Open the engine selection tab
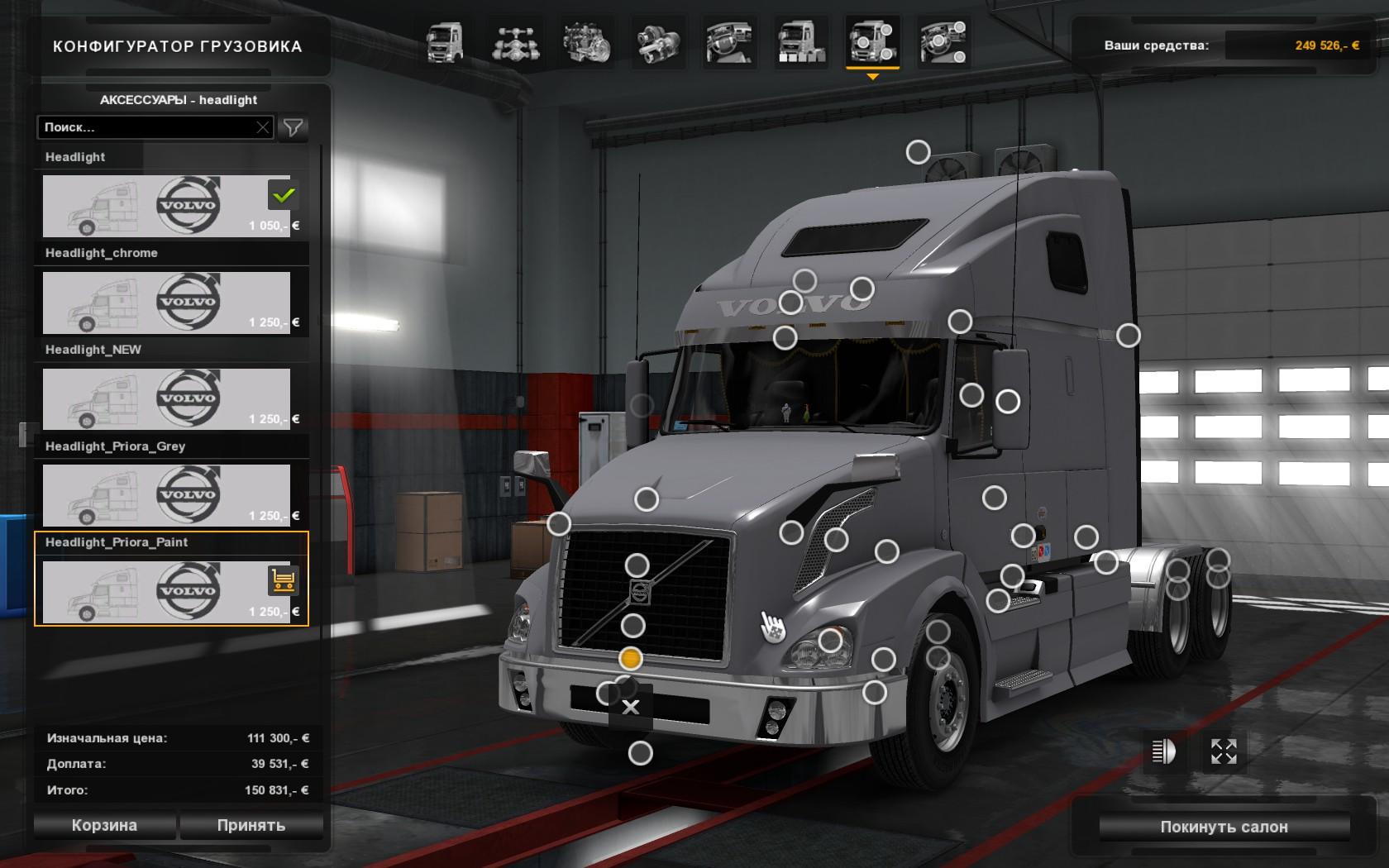1389x868 pixels. point(587,42)
